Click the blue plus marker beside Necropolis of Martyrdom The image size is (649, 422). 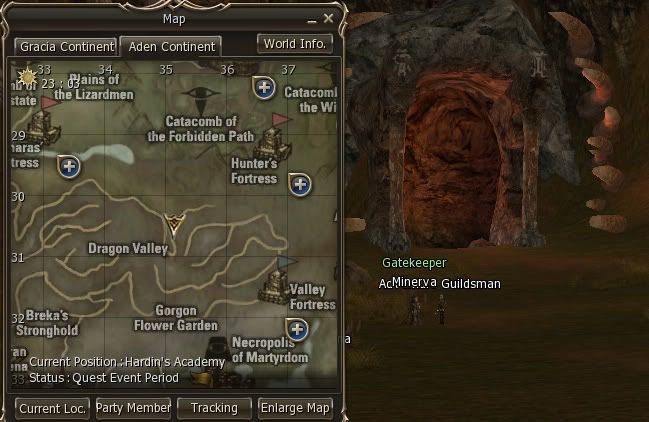coord(296,328)
